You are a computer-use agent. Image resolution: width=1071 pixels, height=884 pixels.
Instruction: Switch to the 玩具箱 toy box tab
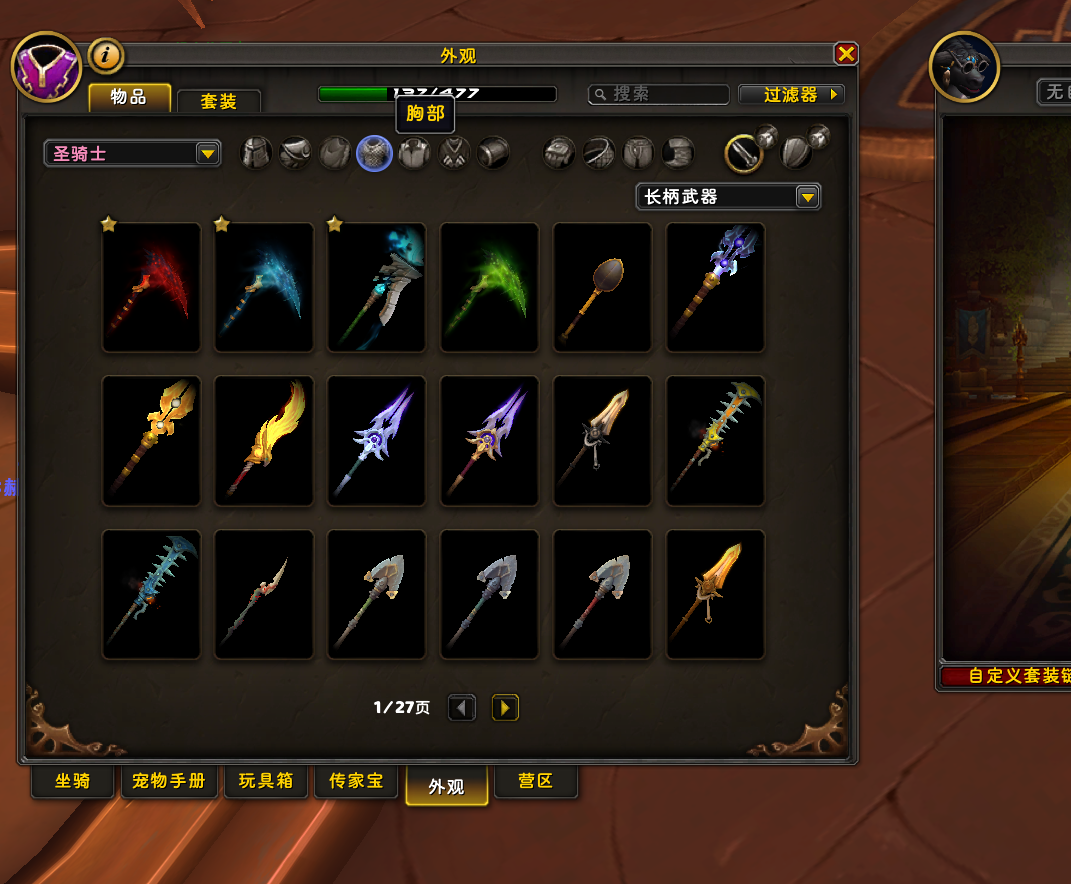pos(266,781)
